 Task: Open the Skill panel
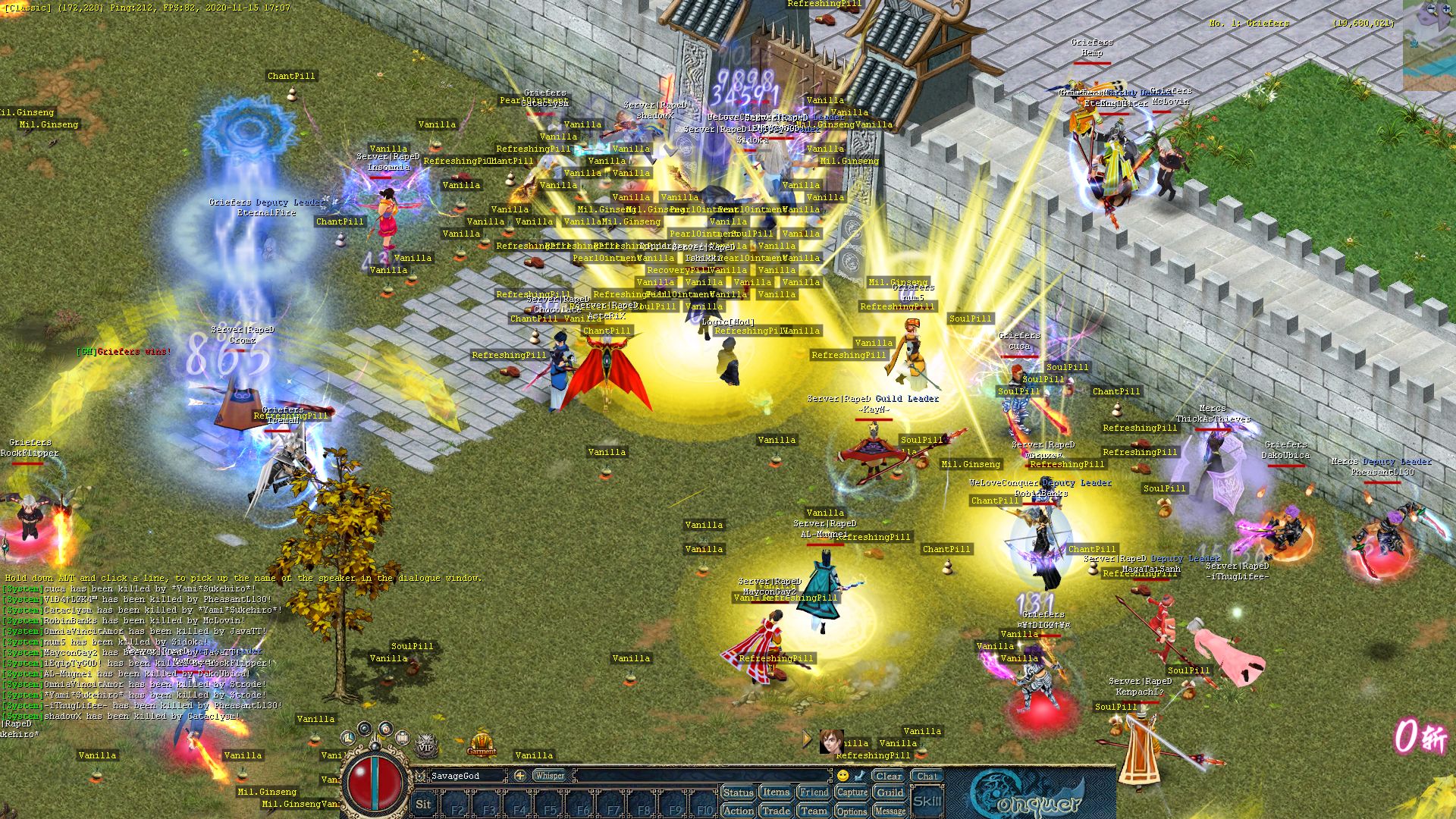coord(927,801)
